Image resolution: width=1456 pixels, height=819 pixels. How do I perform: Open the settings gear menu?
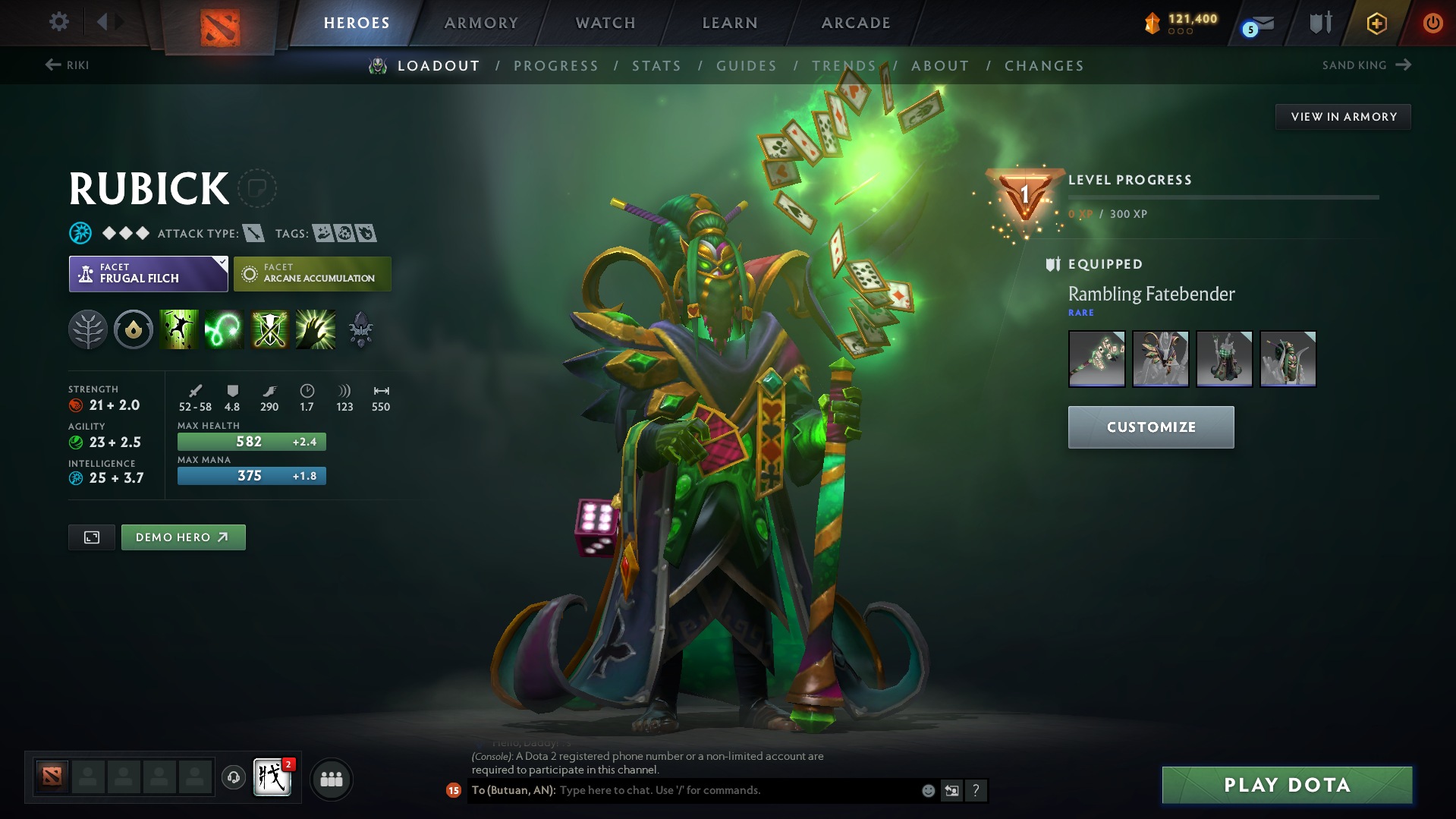pos(58,22)
